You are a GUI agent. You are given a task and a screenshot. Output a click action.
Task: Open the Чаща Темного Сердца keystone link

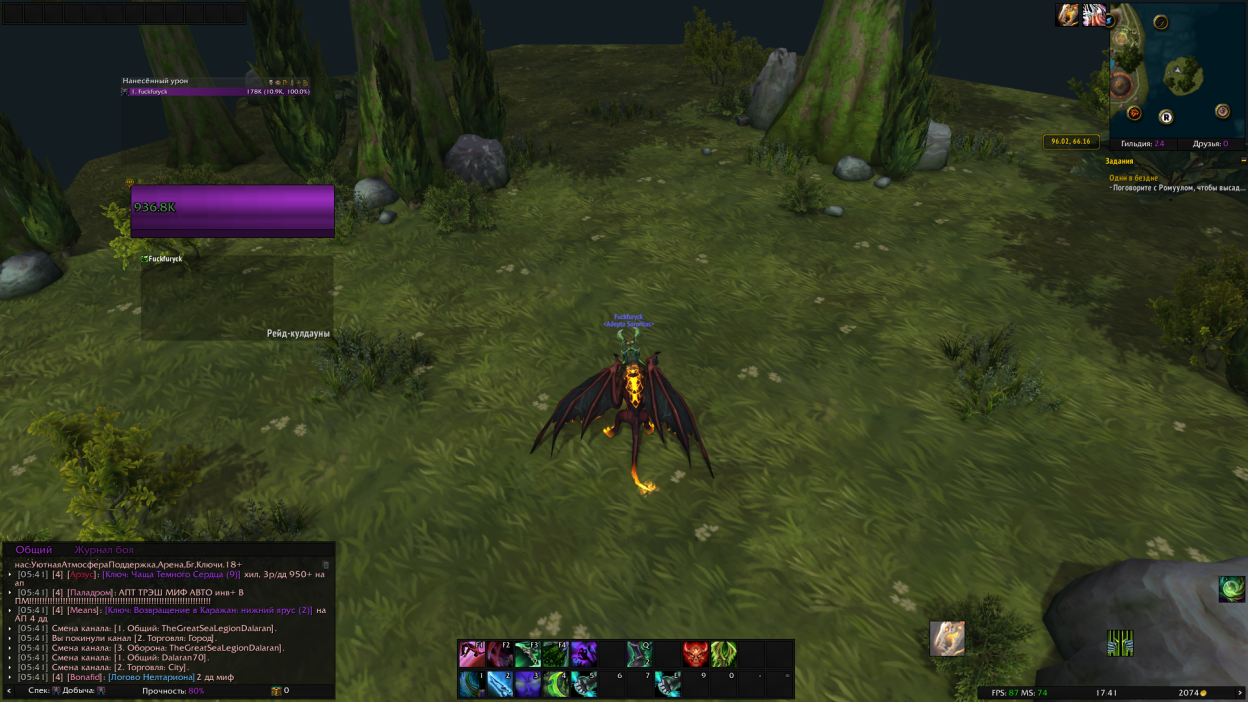point(171,575)
